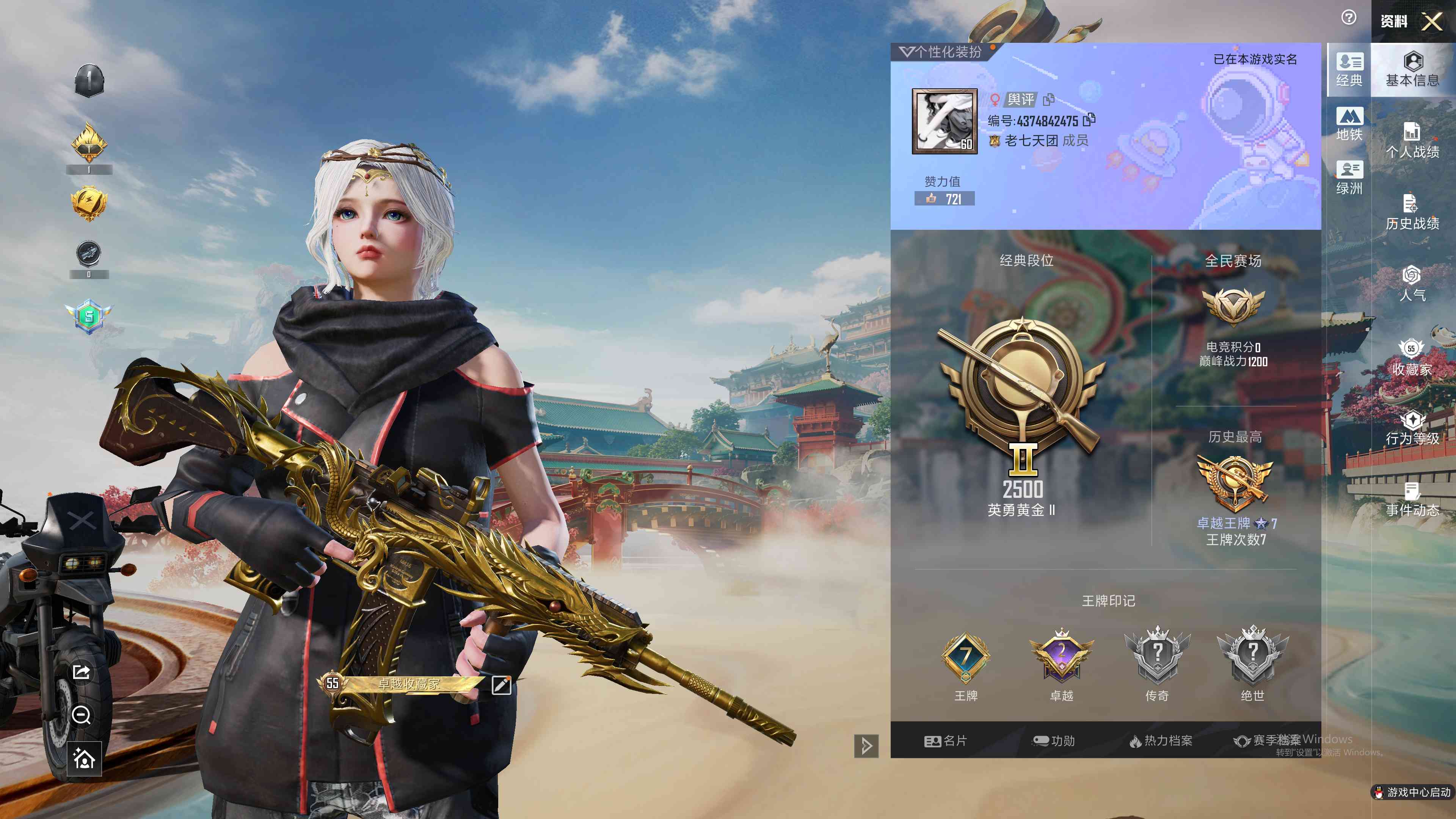
Task: Choose the 绿洲 mode tab
Action: click(x=1349, y=177)
